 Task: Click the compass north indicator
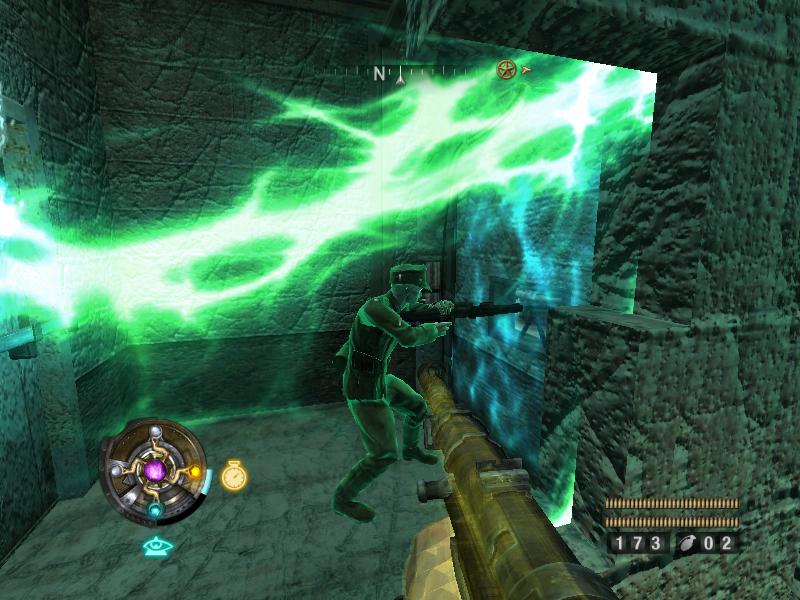[380, 73]
